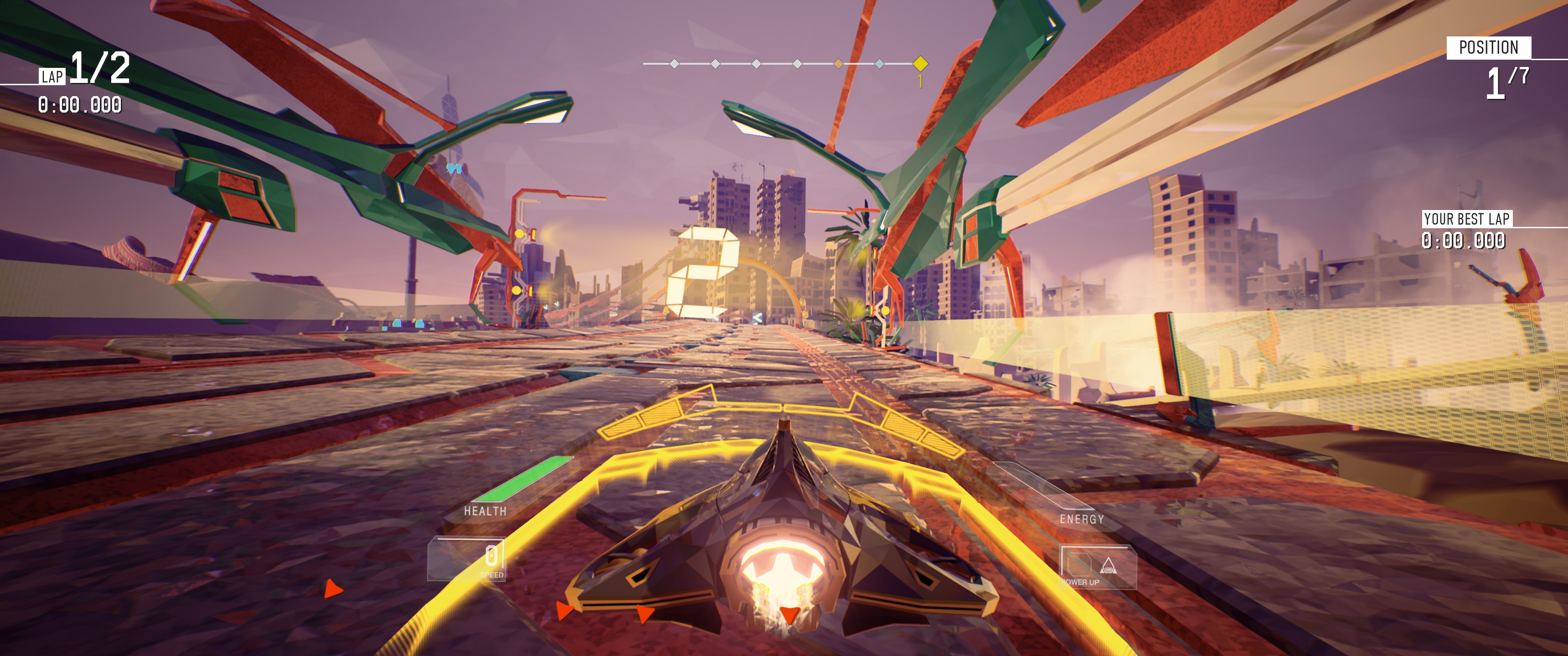Choose the blue diamond on the race tracker
Viewport: 1568px width, 656px height.
click(x=879, y=63)
